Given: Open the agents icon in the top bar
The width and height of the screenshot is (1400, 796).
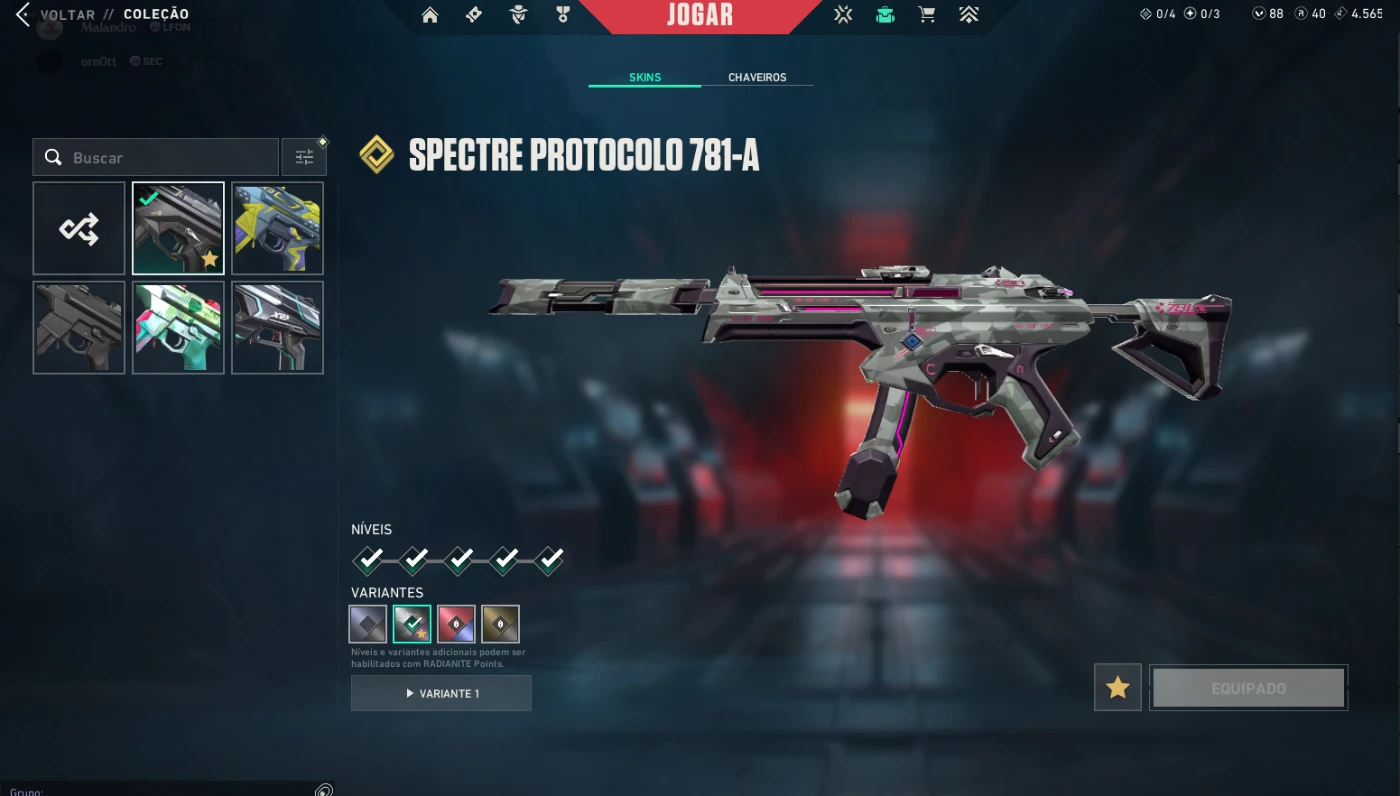Looking at the screenshot, I should click(x=518, y=15).
